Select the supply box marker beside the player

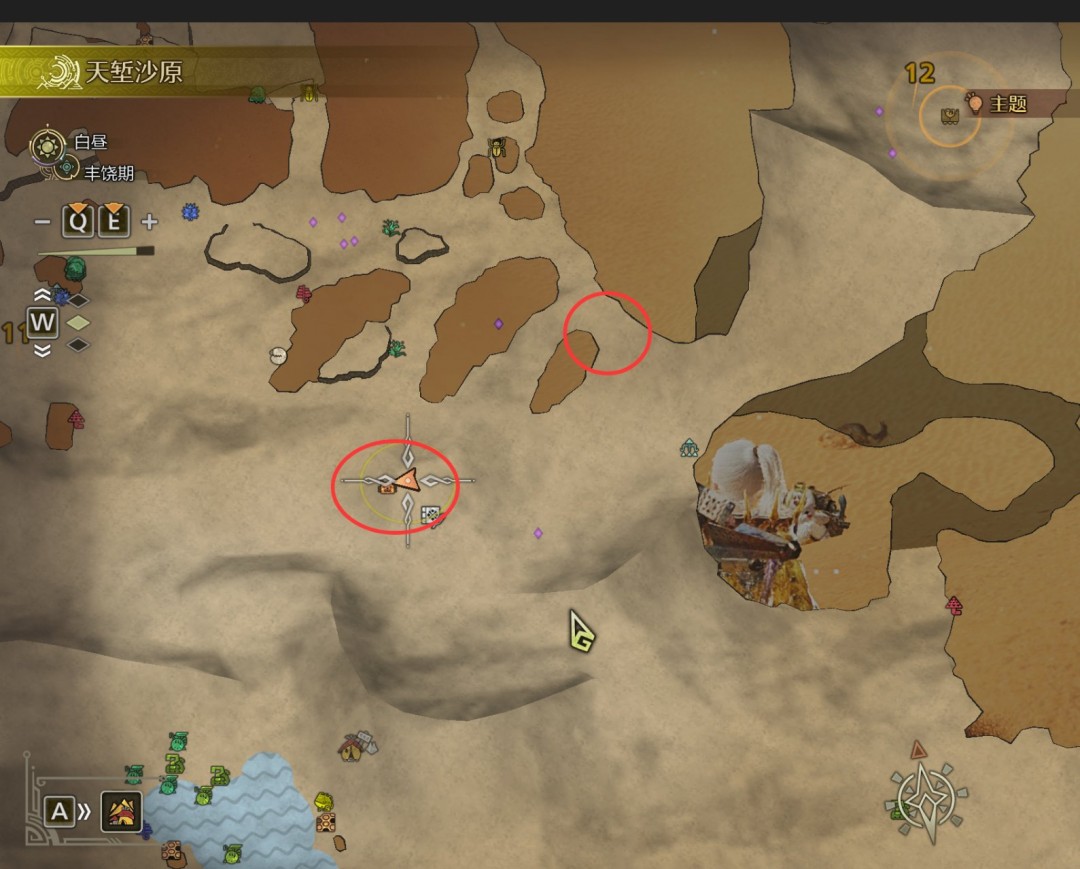coord(430,515)
